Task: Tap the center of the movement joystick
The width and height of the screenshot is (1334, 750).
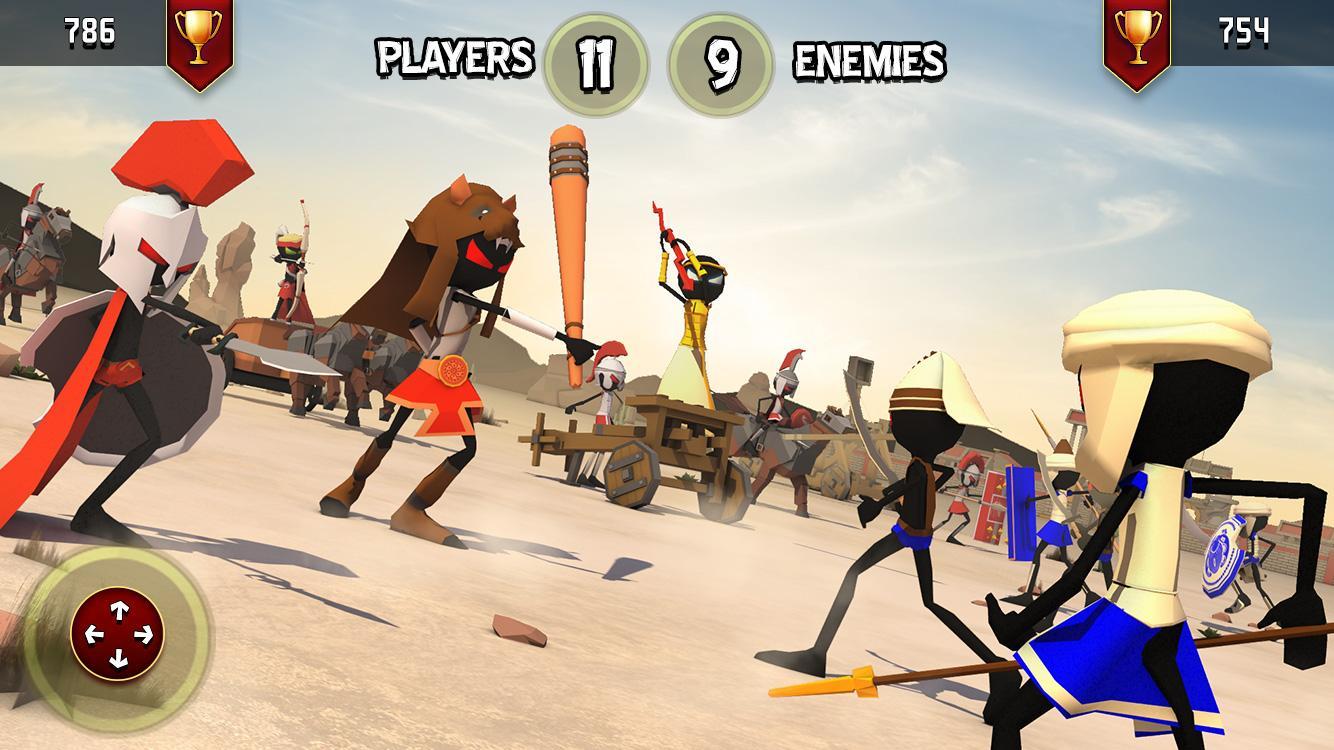Action: (118, 633)
